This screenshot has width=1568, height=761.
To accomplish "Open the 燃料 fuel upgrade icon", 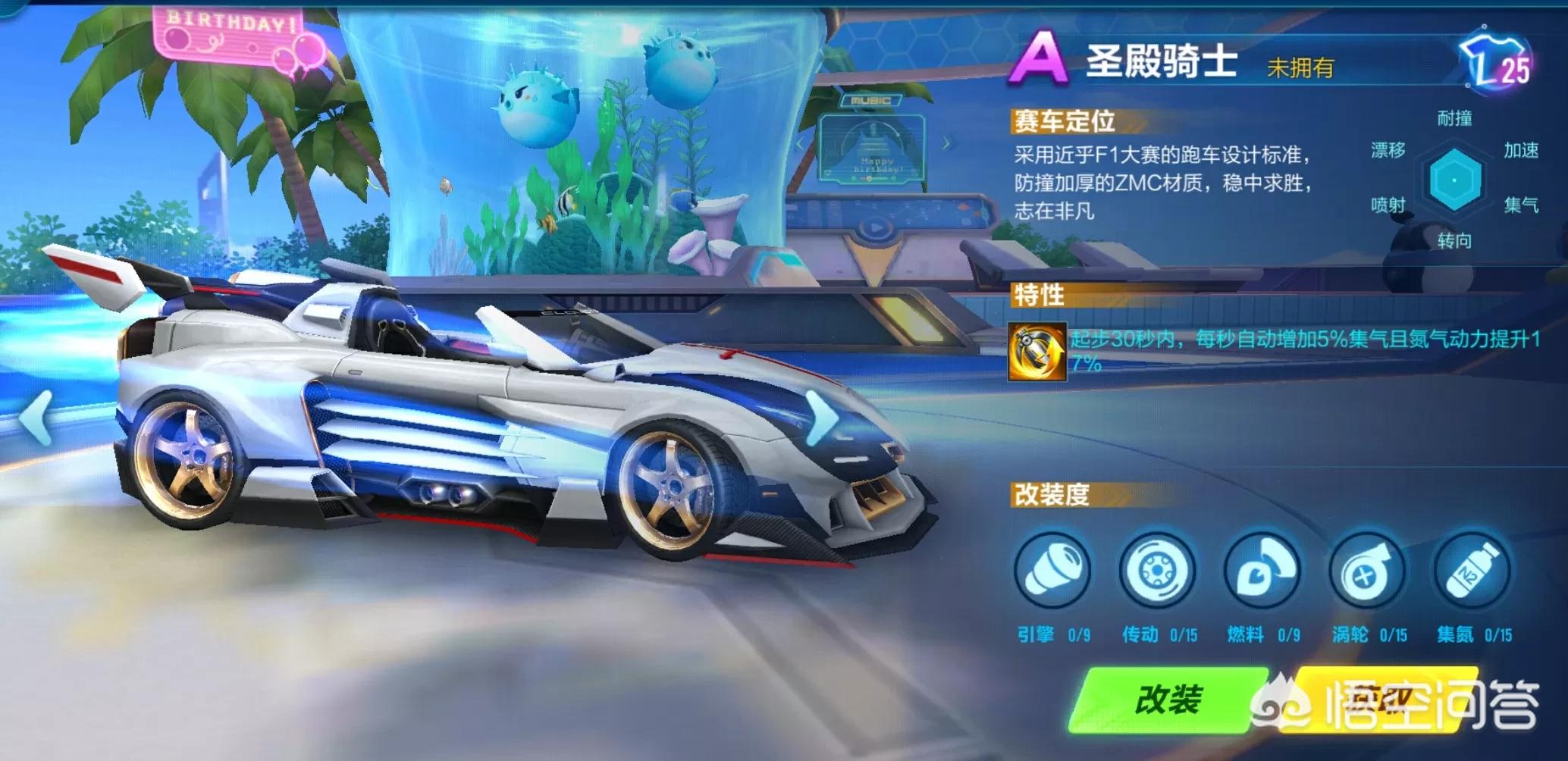I will 1262,571.
